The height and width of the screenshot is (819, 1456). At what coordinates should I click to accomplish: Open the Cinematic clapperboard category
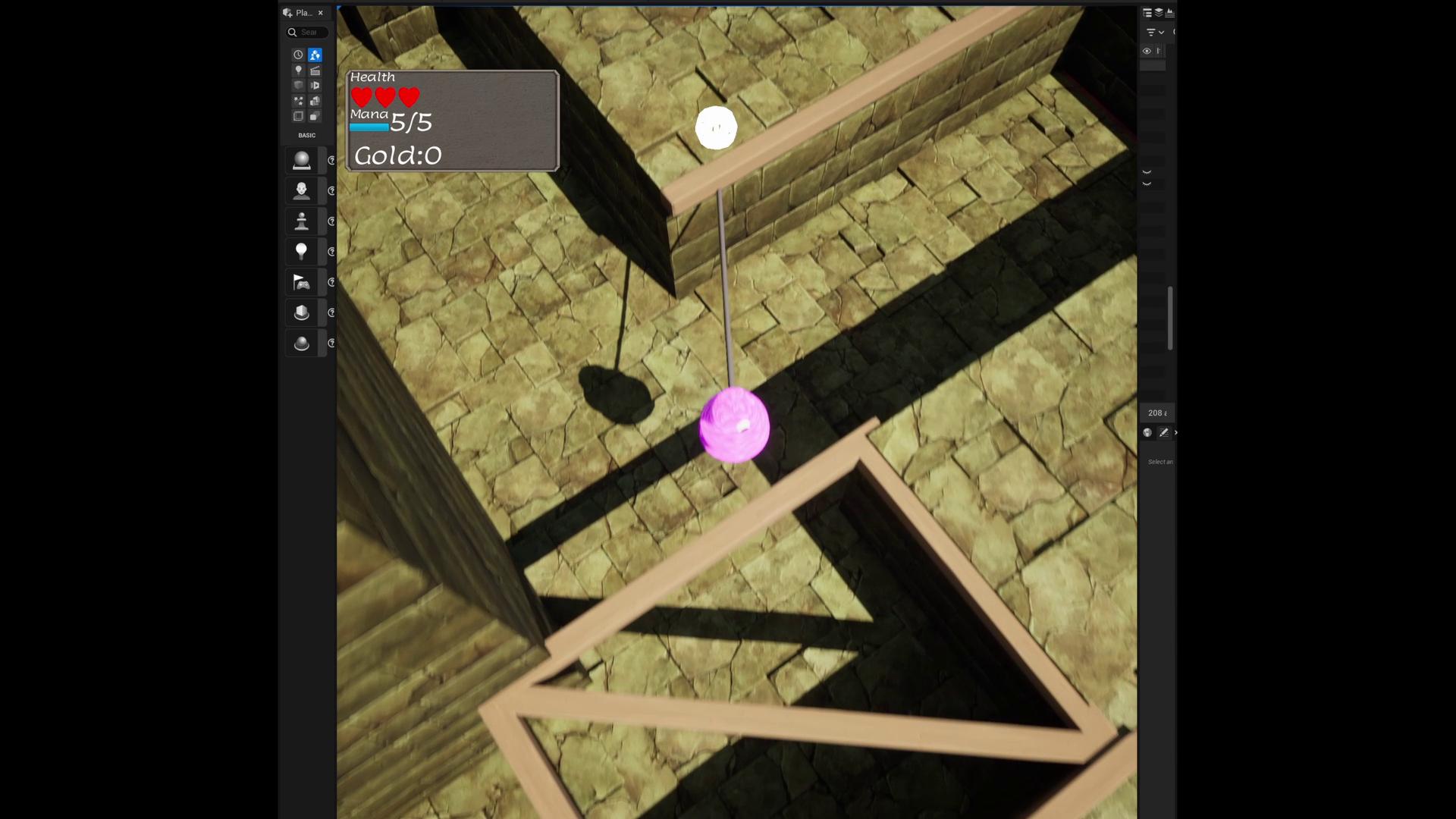point(314,70)
